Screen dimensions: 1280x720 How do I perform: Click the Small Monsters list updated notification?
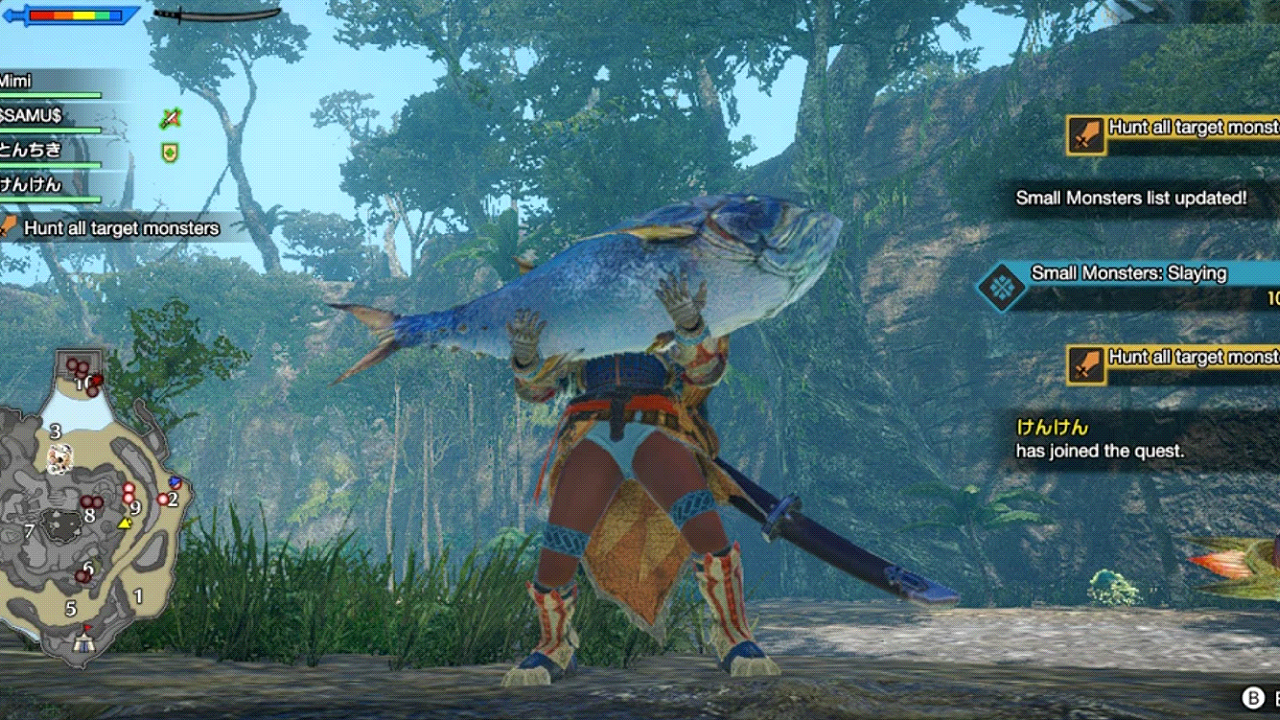click(x=1129, y=198)
